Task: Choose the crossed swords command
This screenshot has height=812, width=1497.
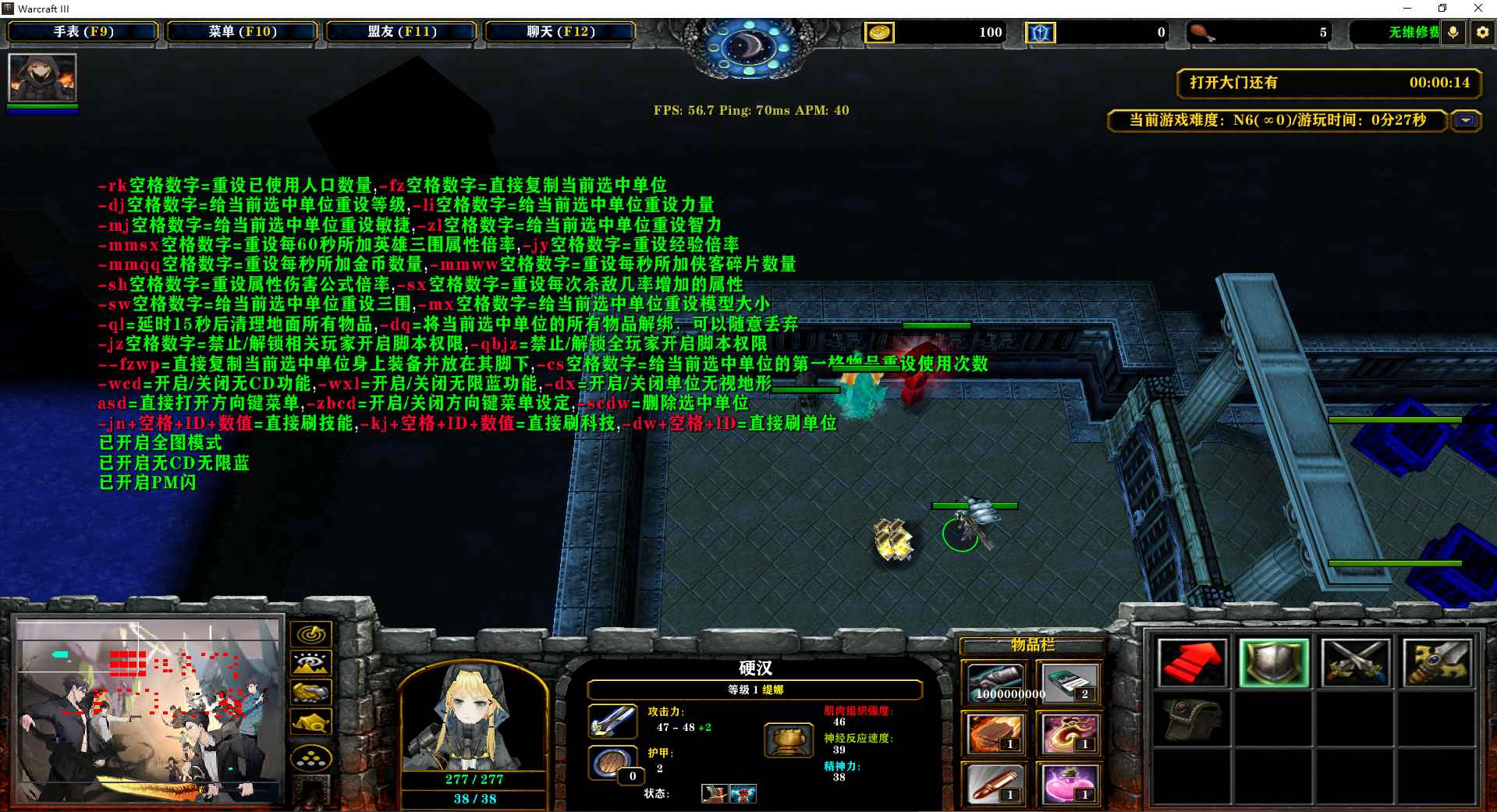Action: click(1355, 662)
